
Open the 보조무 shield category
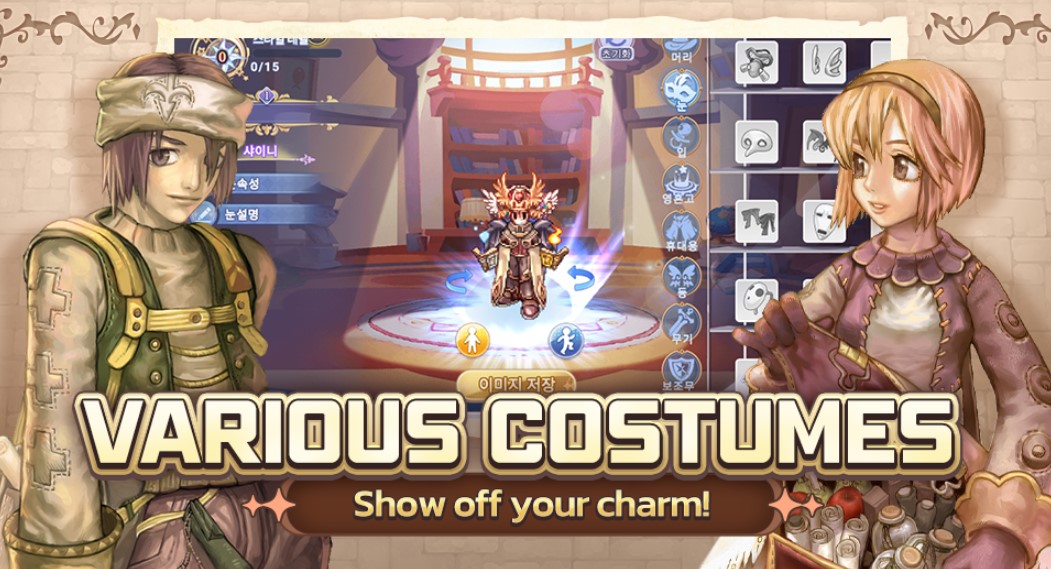(x=682, y=368)
